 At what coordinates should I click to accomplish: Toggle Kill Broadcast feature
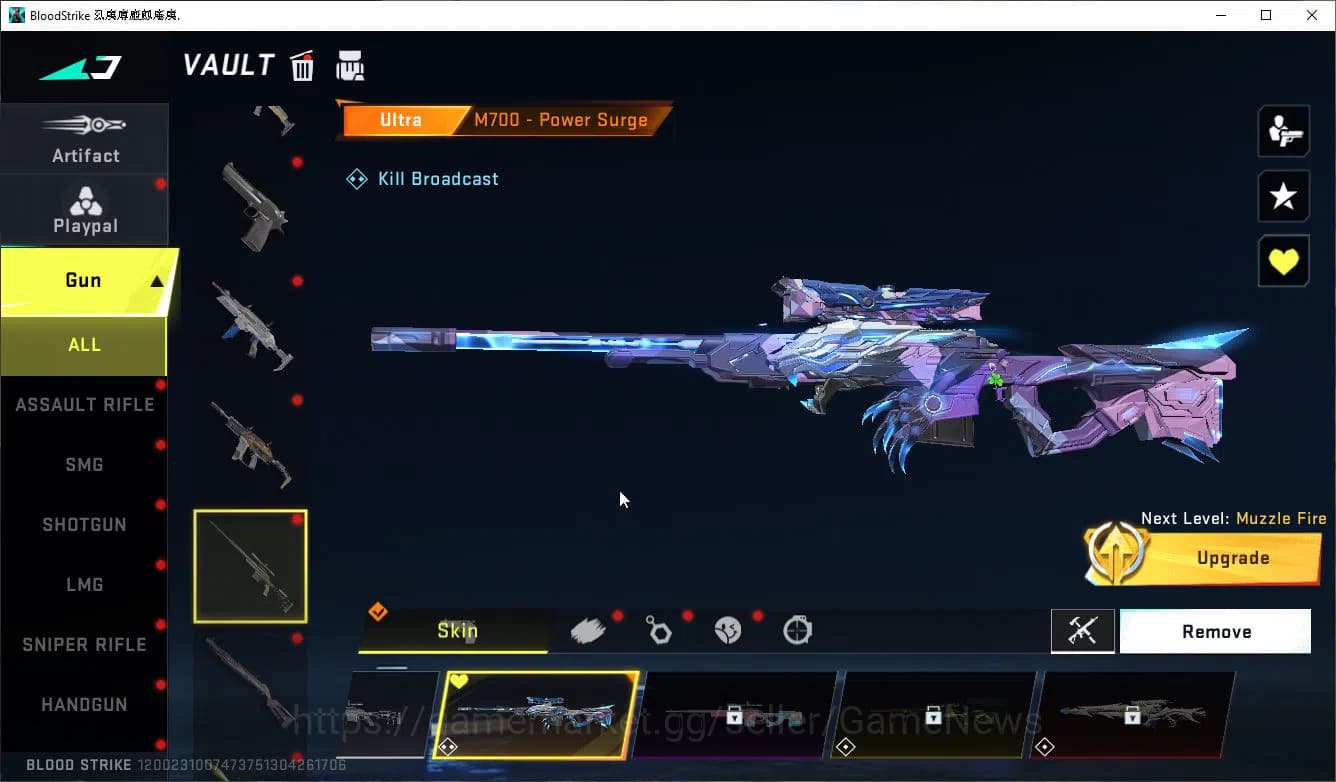tap(421, 178)
